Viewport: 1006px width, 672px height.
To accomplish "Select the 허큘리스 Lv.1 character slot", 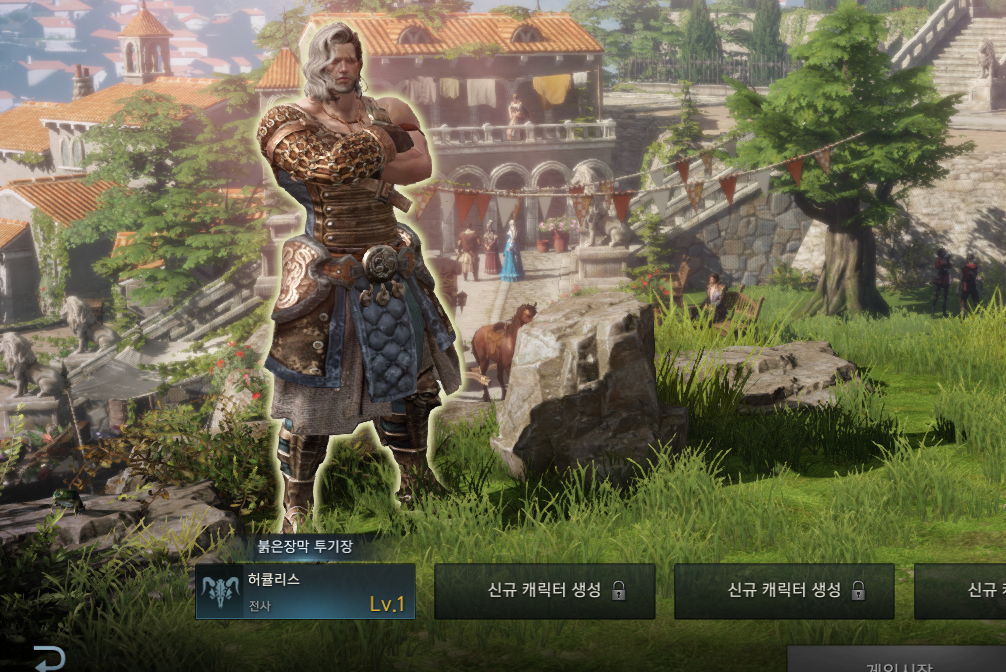I will pyautogui.click(x=305, y=591).
